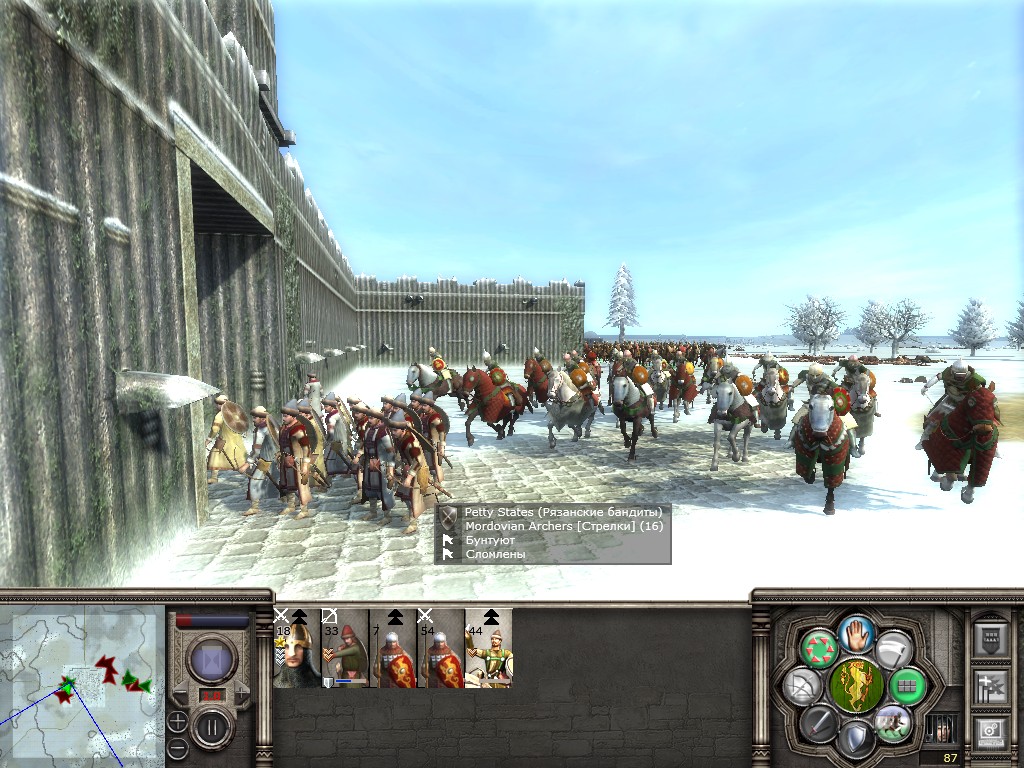Zoom in the minimap with plus button

tap(177, 721)
